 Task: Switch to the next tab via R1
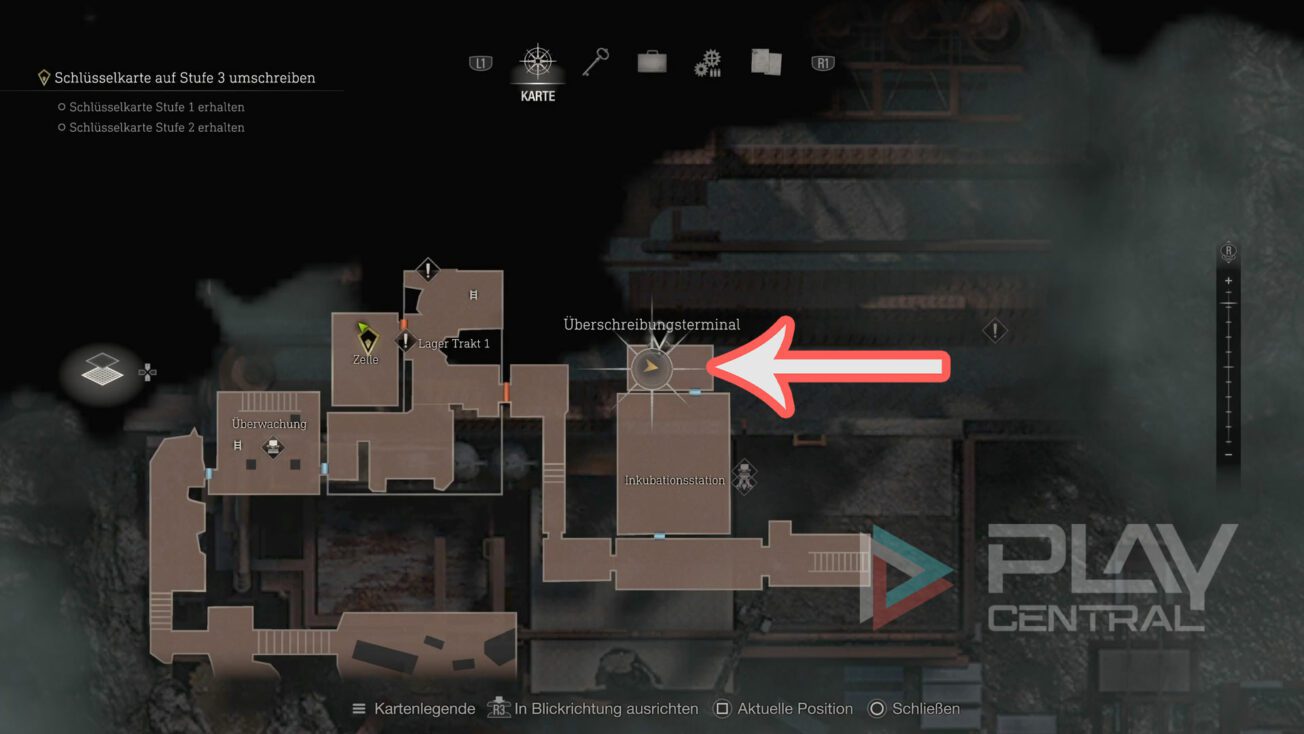point(822,62)
